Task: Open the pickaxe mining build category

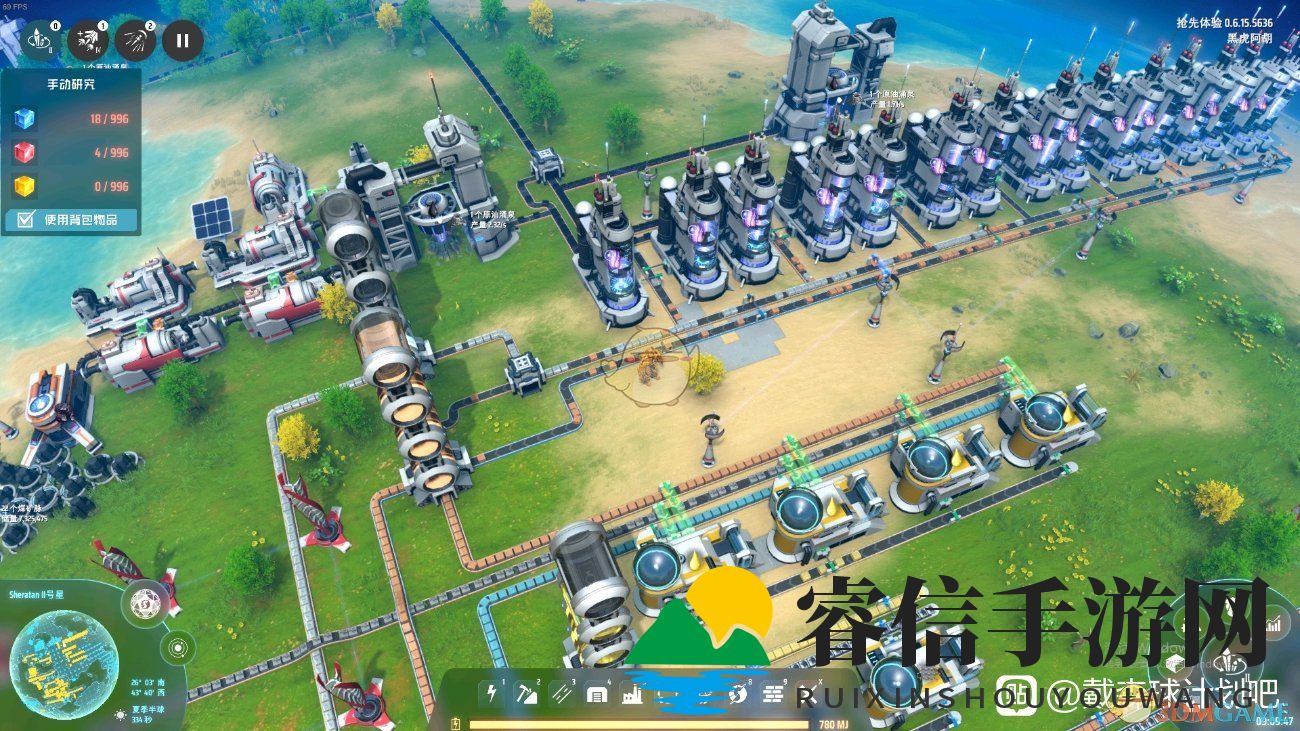Action: 526,693
